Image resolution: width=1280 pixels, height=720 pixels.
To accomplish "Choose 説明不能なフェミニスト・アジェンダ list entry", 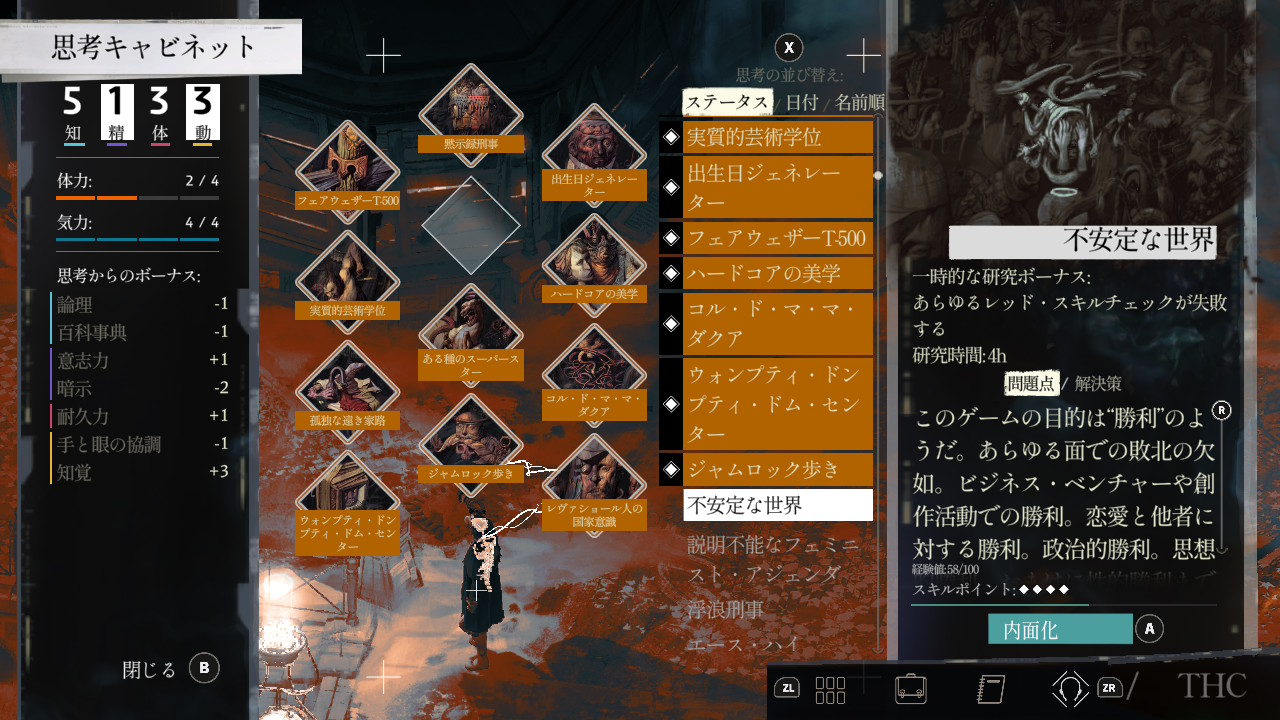I will [774, 559].
